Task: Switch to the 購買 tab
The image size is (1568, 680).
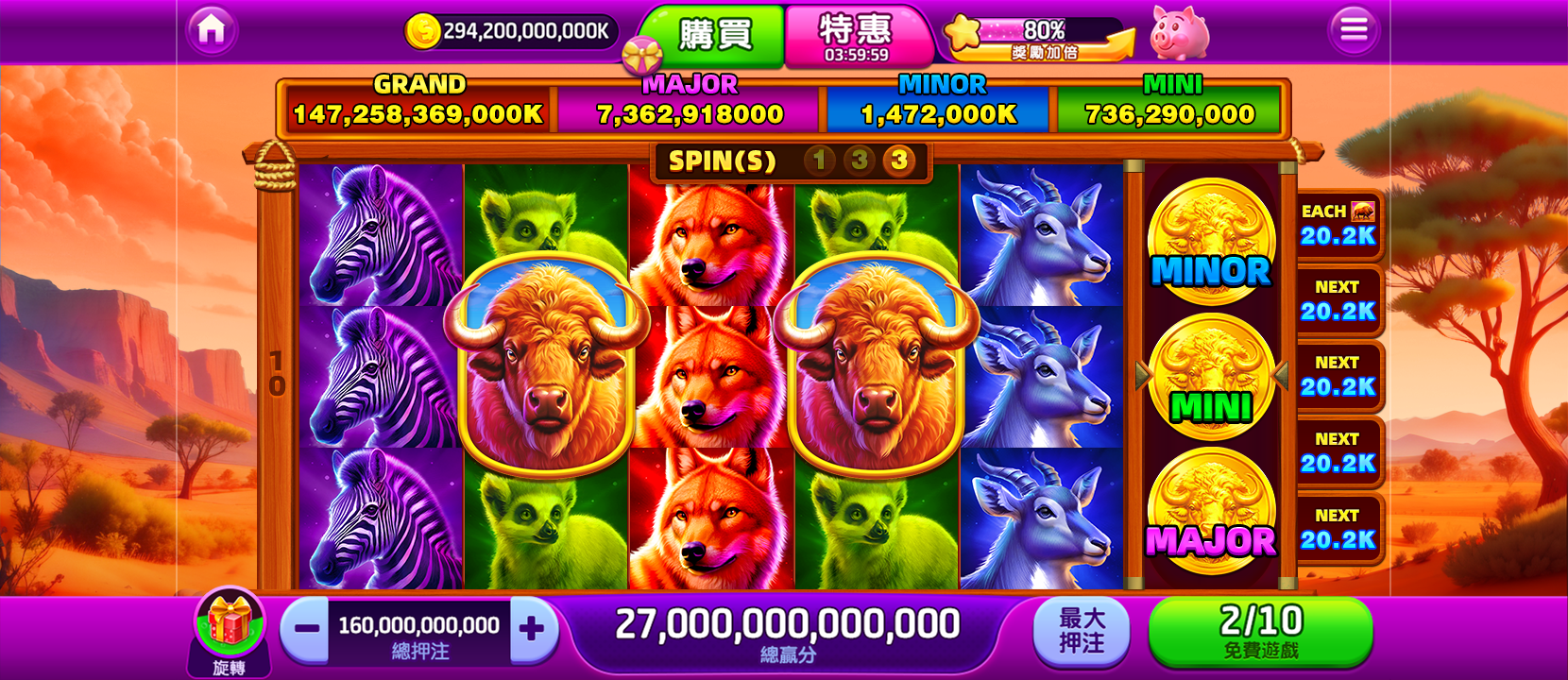Action: click(718, 35)
